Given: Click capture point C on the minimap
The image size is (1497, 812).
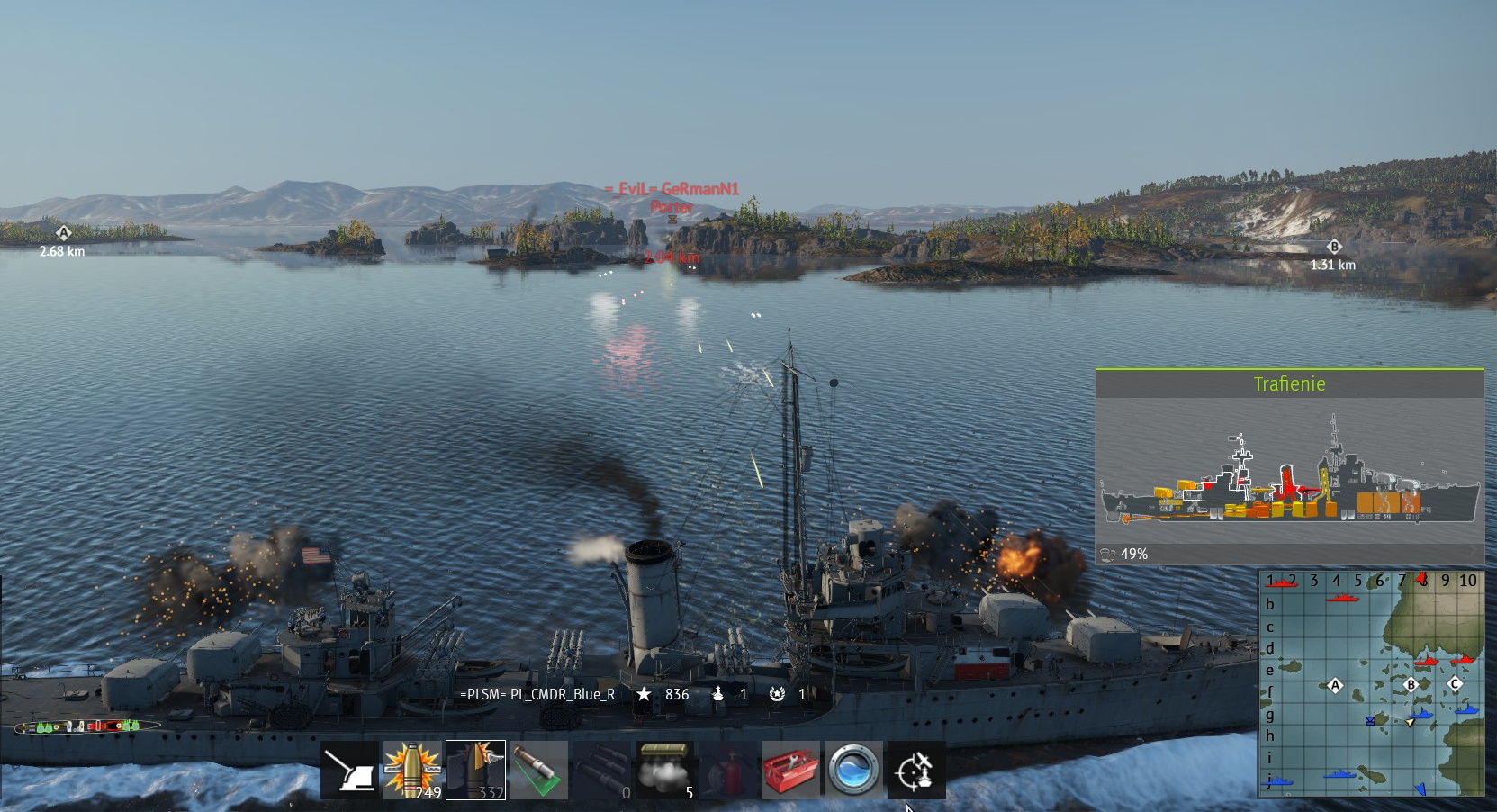Looking at the screenshot, I should tap(1455, 684).
